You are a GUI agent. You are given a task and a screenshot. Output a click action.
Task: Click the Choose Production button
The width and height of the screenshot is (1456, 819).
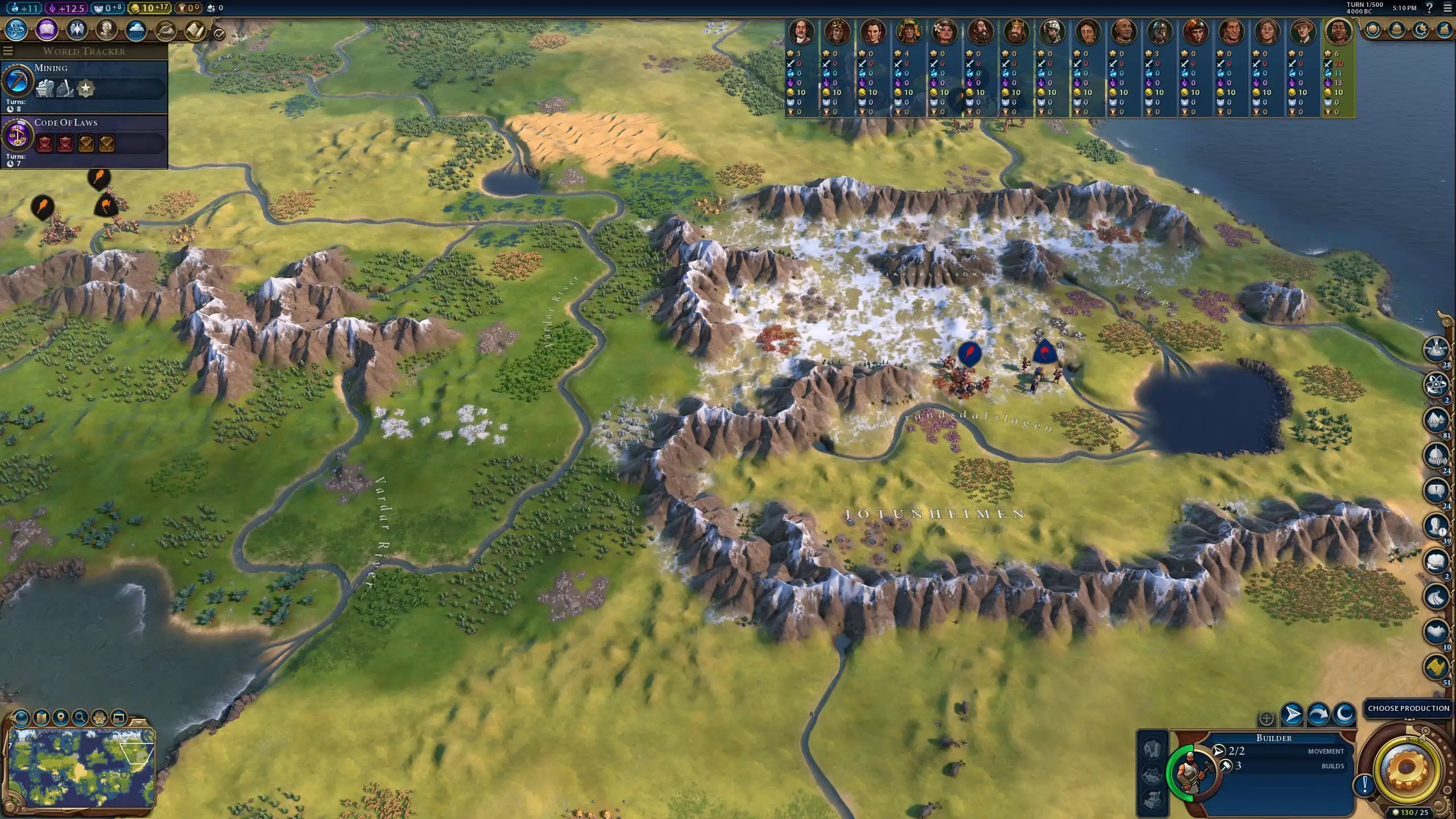click(1408, 708)
